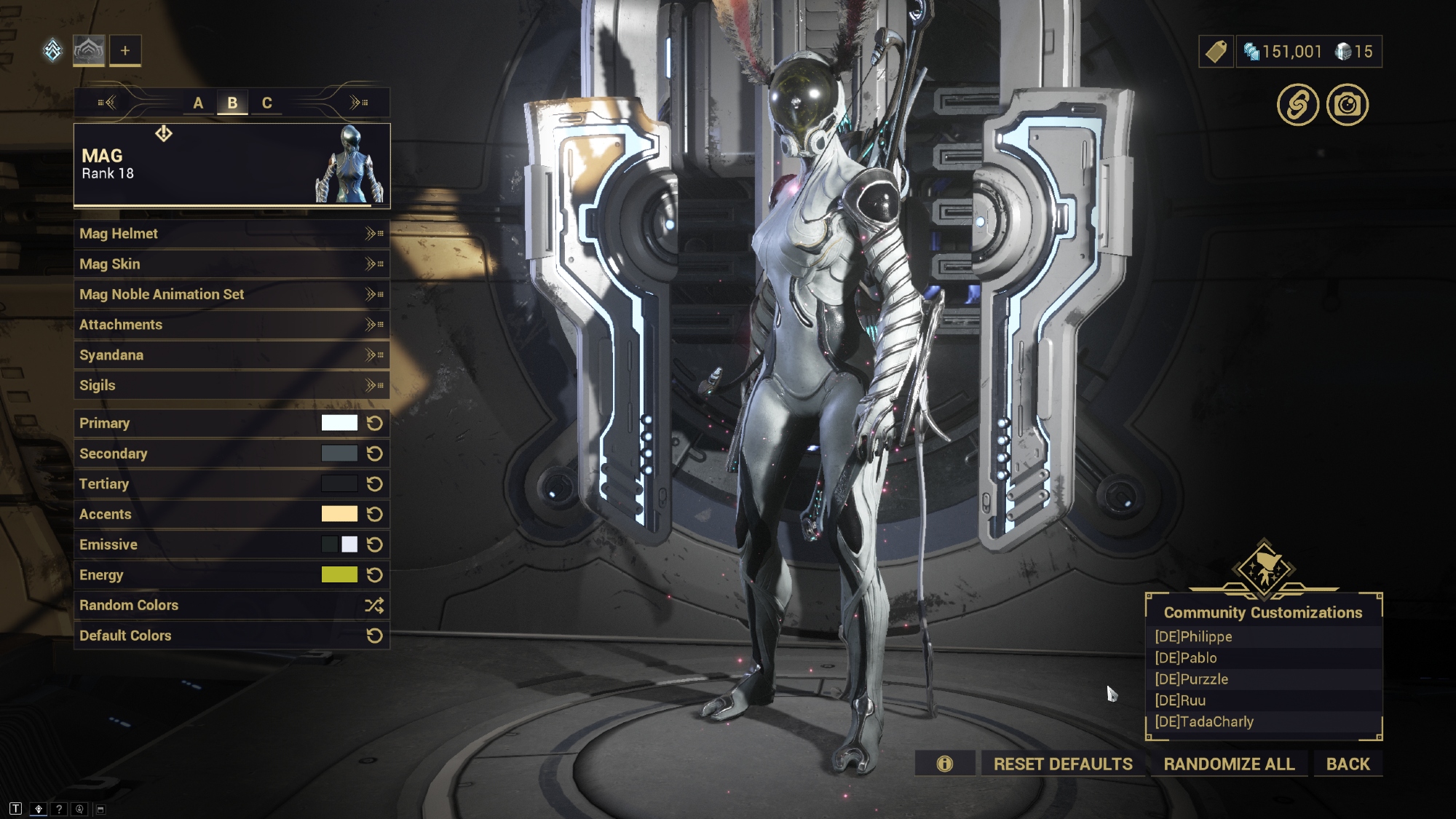Image resolution: width=1456 pixels, height=819 pixels.
Task: Edit the Energy color swatch
Action: pos(339,575)
